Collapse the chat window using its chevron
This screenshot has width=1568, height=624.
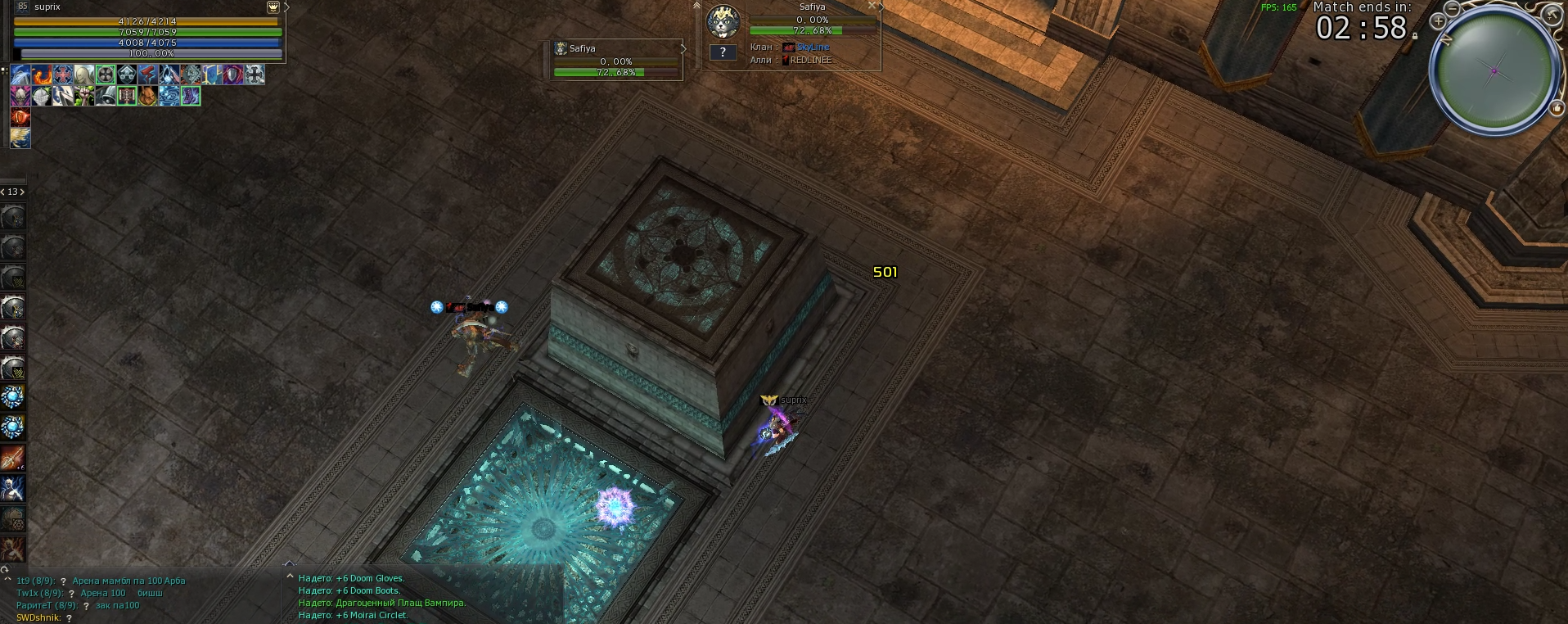[7, 578]
